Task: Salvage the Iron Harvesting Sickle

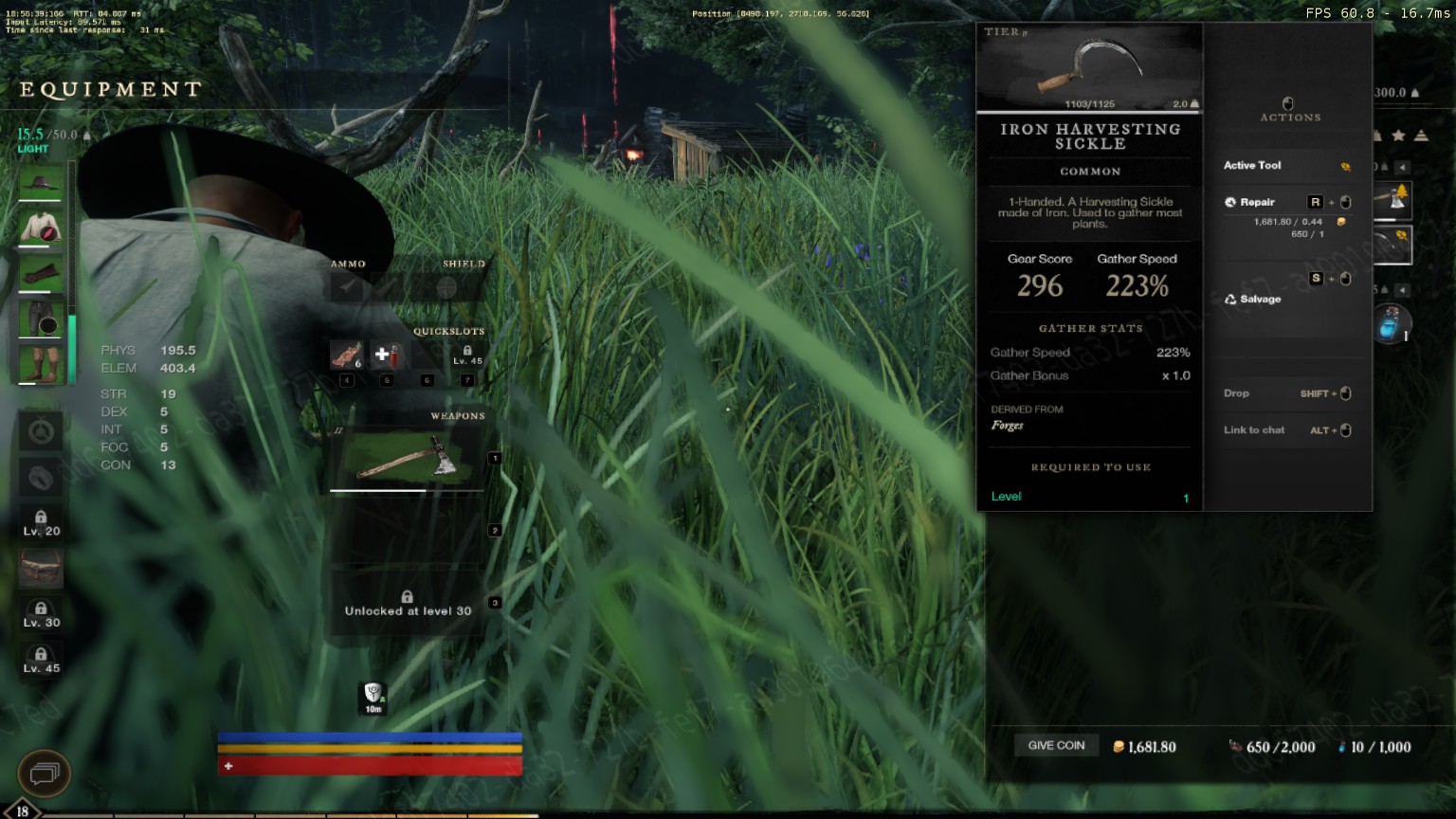Action: [x=1260, y=299]
